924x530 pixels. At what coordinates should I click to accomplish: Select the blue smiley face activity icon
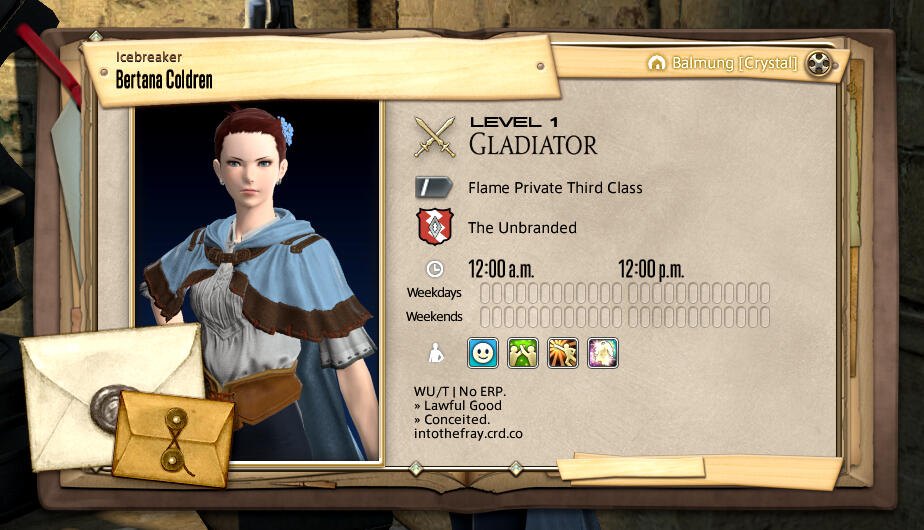tap(483, 352)
